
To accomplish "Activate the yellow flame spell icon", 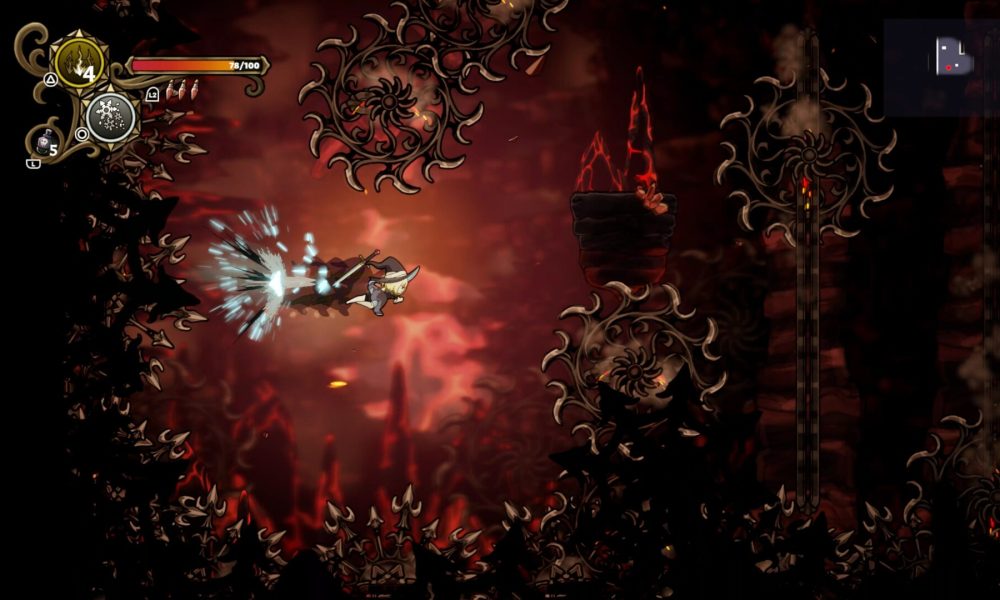I will point(78,63).
